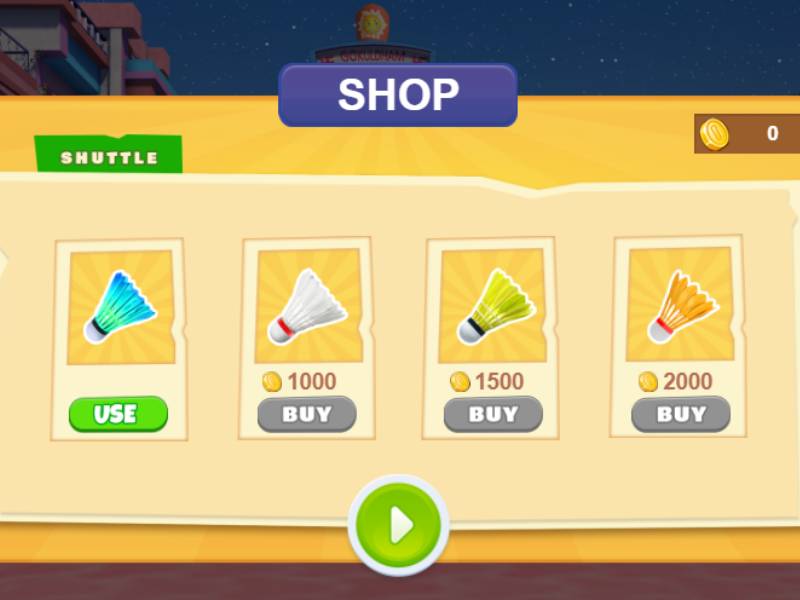Buy the yellow shuttlecock for 1500 coins
The width and height of the screenshot is (800, 600).
pos(493,414)
